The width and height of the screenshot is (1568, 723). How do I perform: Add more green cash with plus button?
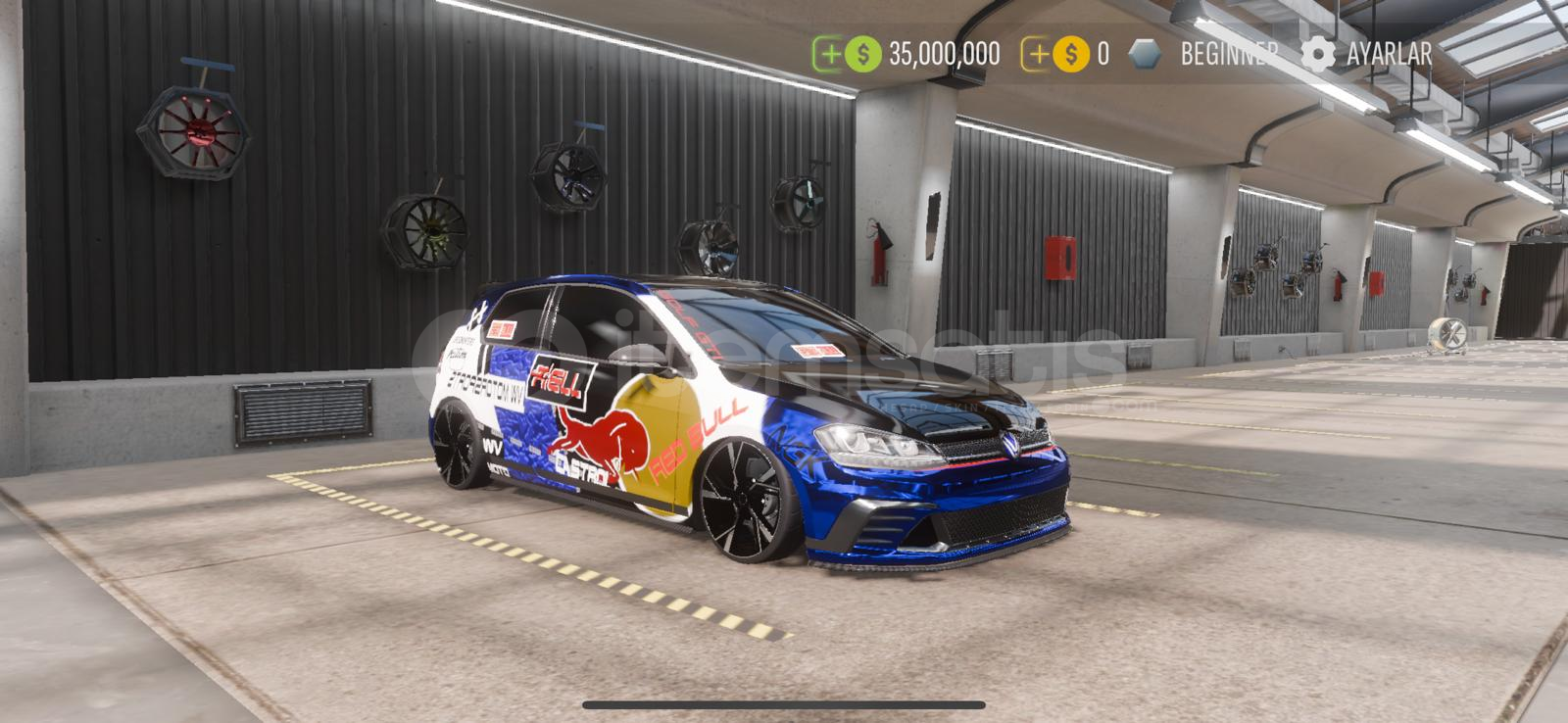pos(830,54)
